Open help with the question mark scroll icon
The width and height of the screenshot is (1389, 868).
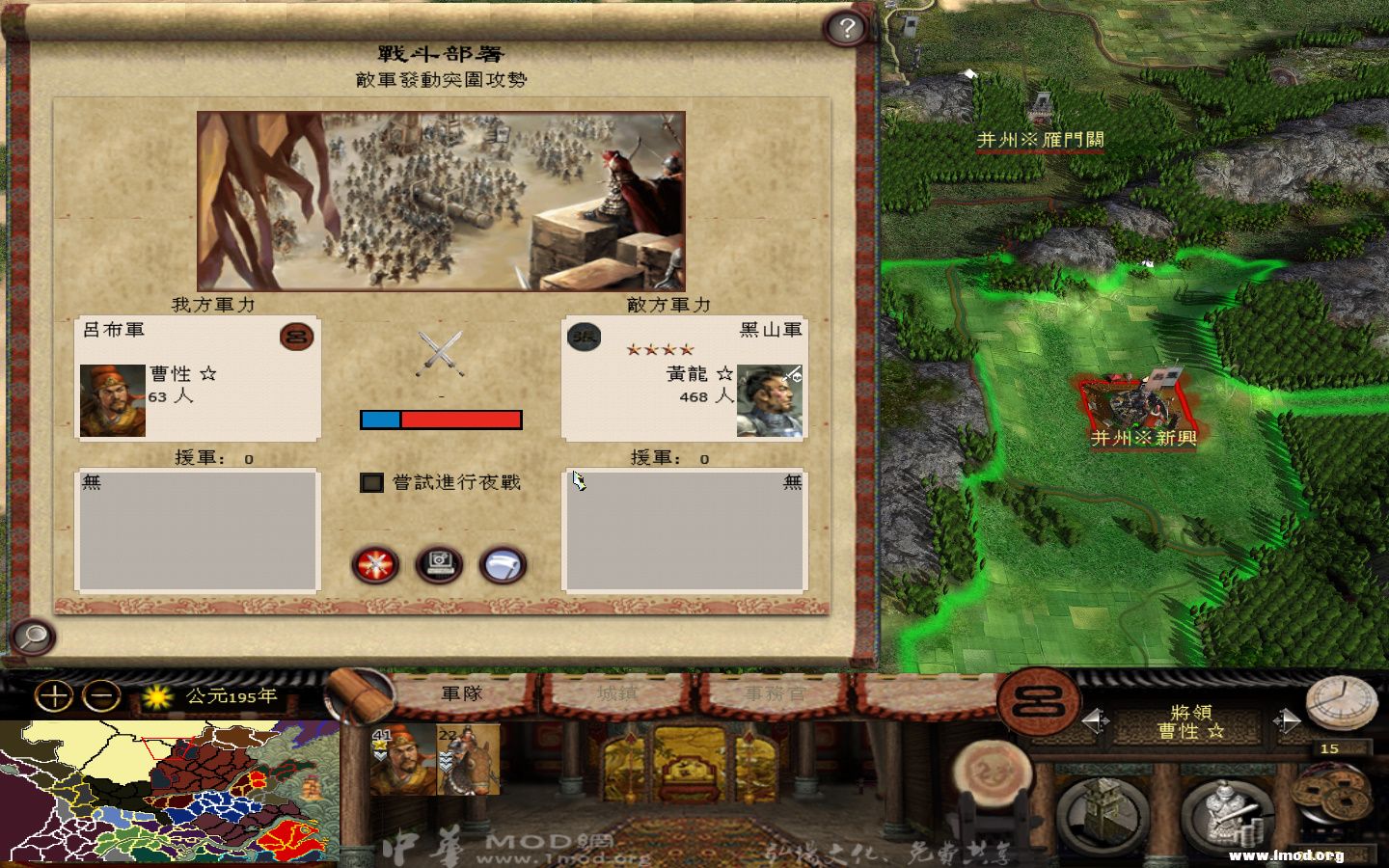tap(846, 28)
